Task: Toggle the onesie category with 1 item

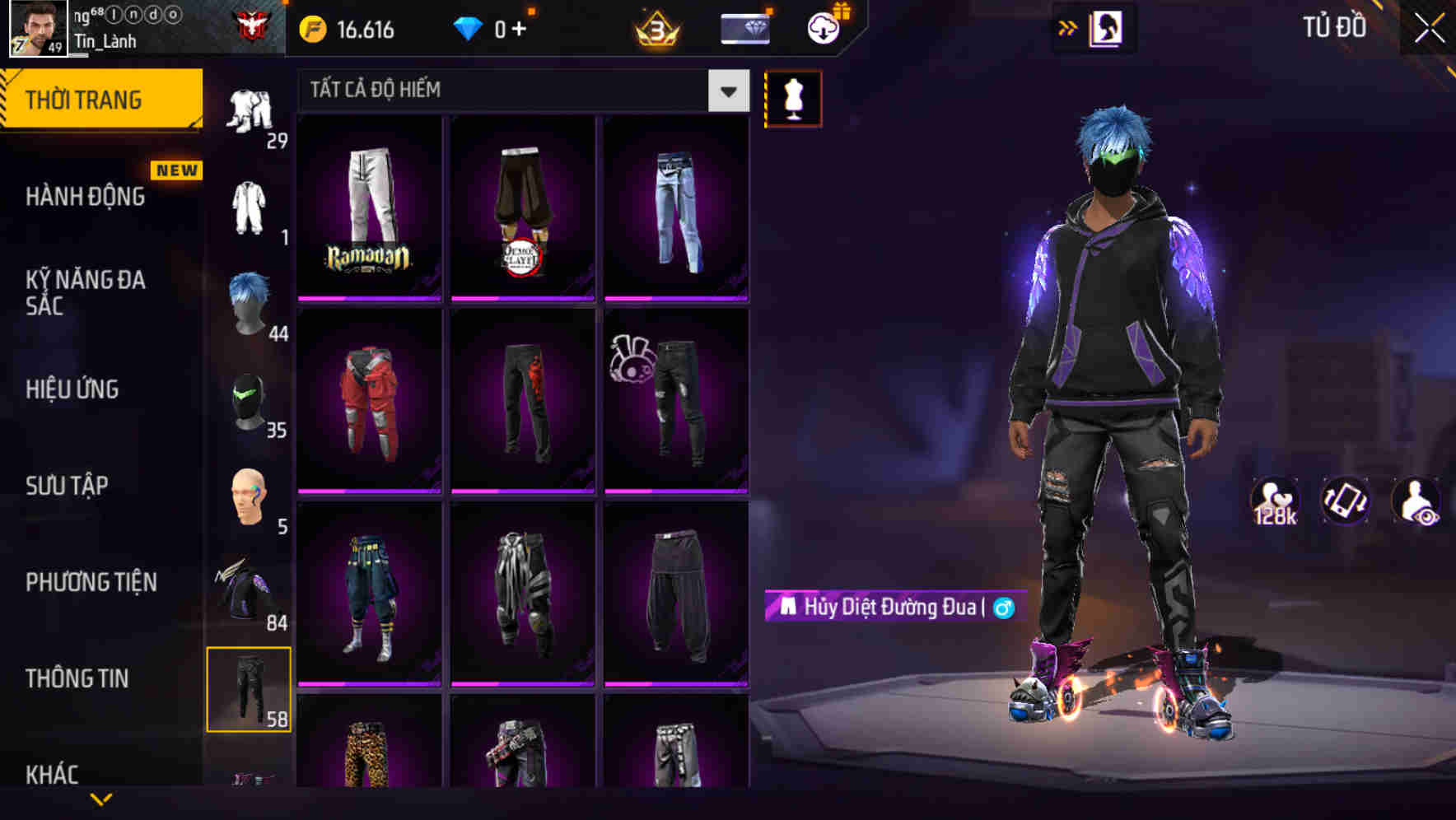Action: tap(250, 206)
